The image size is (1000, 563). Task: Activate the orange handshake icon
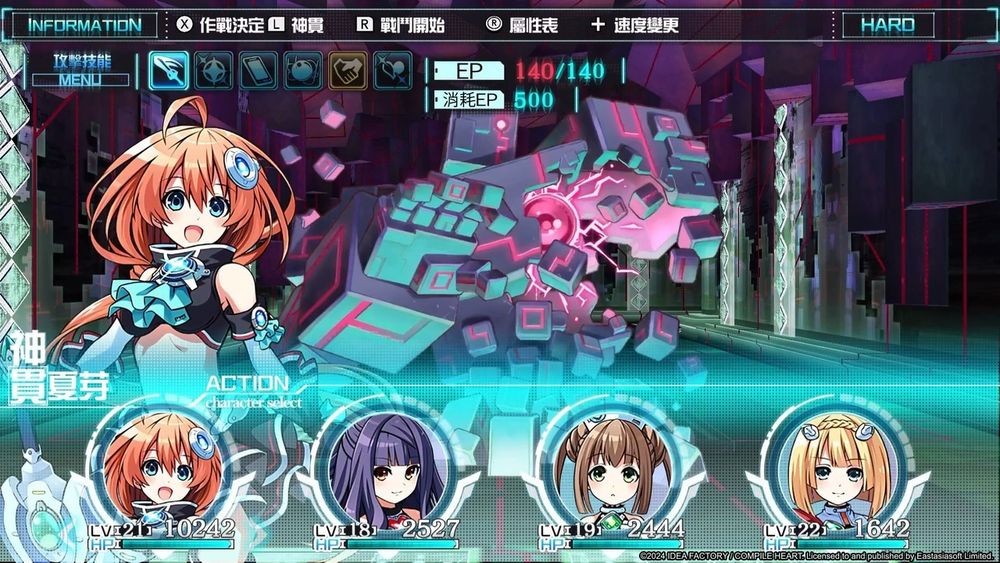pyautogui.click(x=348, y=70)
